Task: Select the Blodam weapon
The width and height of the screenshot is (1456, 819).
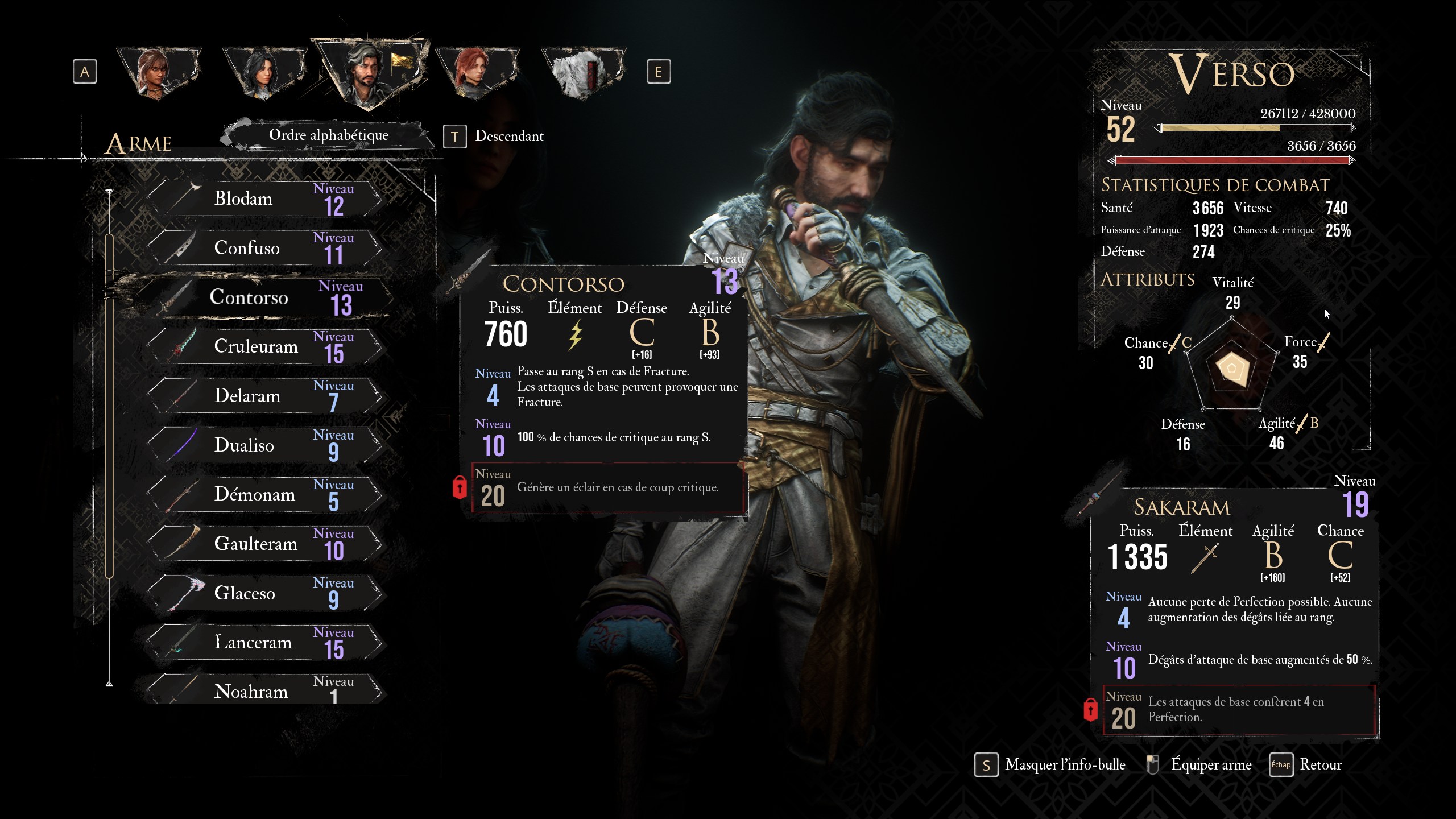Action: (264, 198)
